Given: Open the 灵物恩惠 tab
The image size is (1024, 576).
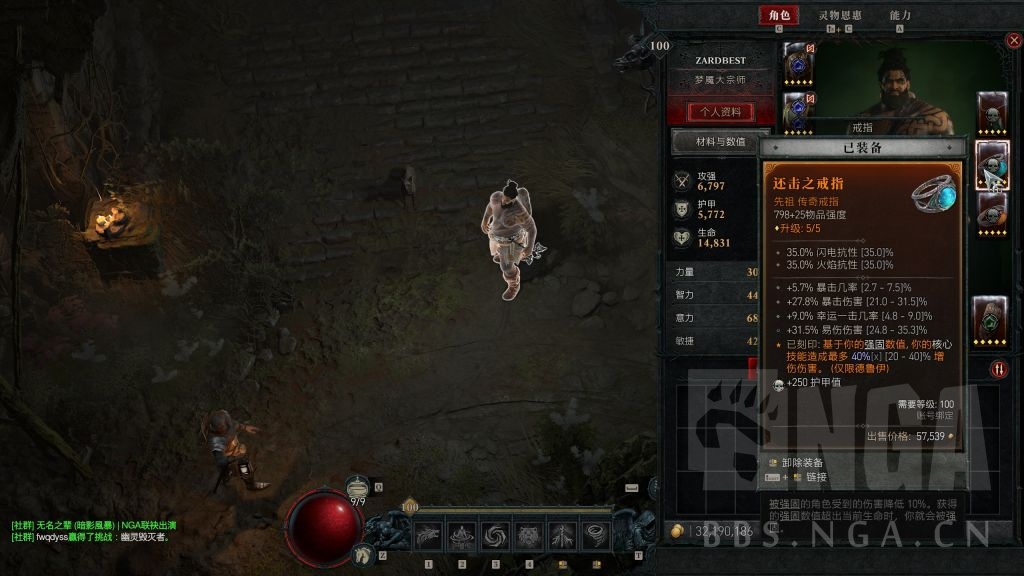Looking at the screenshot, I should click(x=839, y=15).
